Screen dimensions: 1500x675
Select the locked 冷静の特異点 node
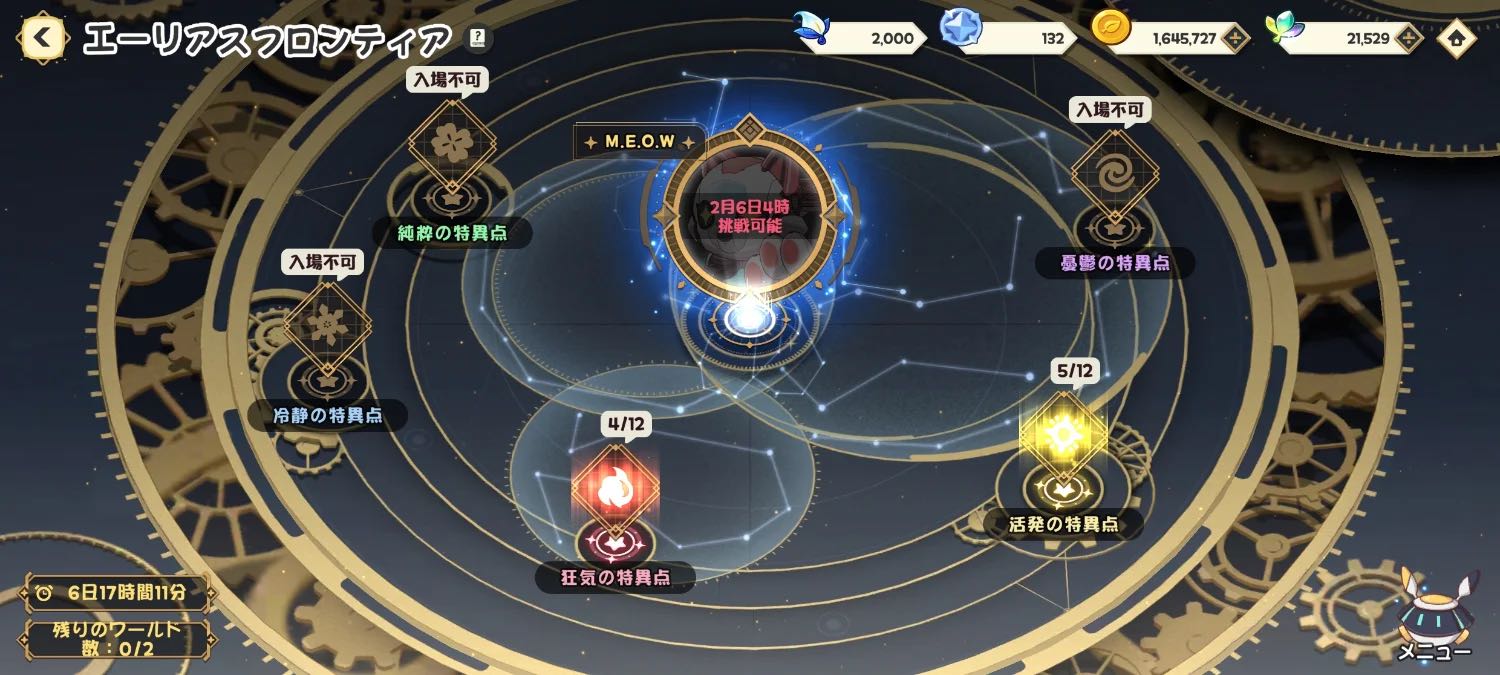[x=327, y=326]
